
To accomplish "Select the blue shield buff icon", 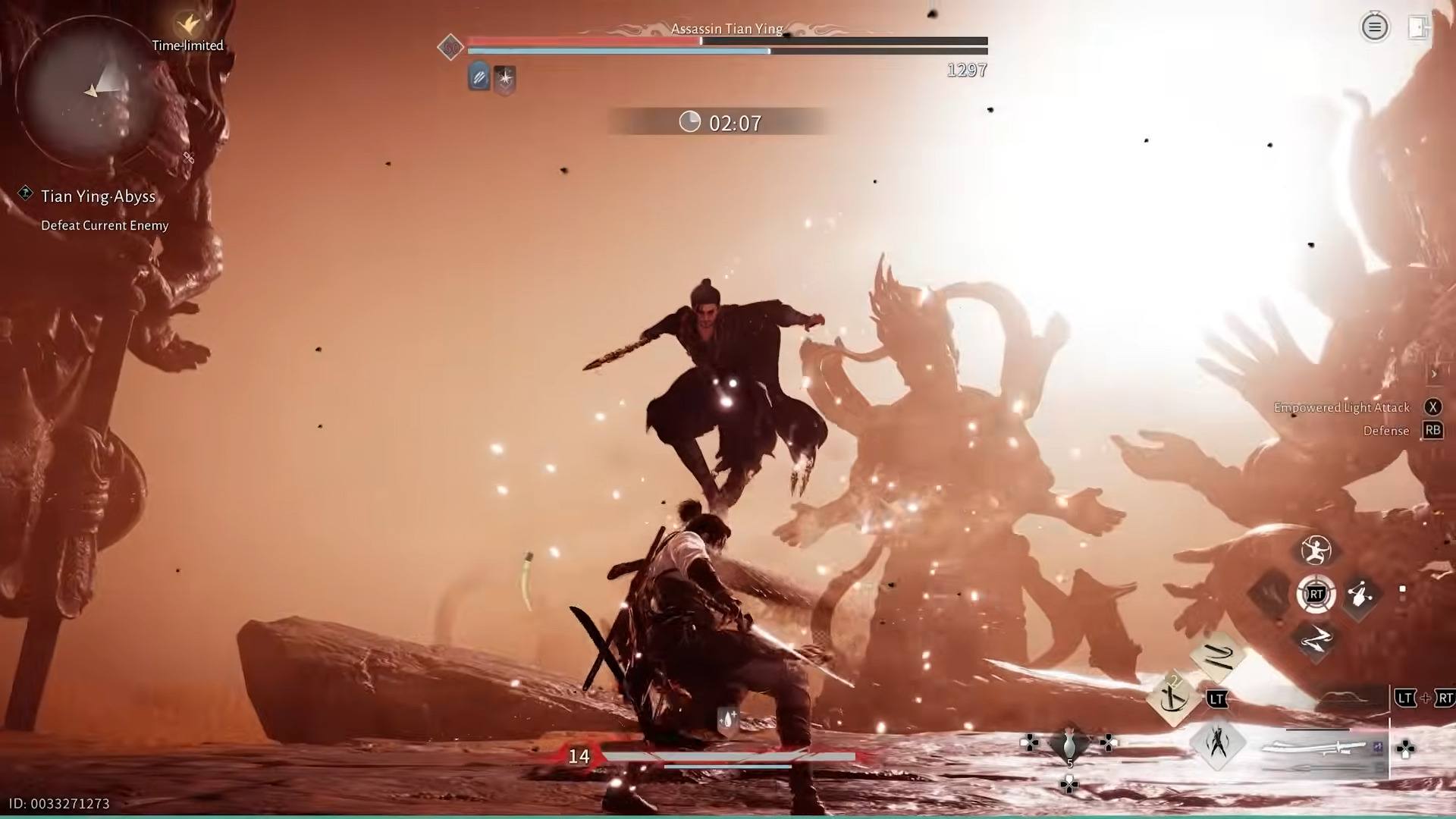I will [479, 77].
